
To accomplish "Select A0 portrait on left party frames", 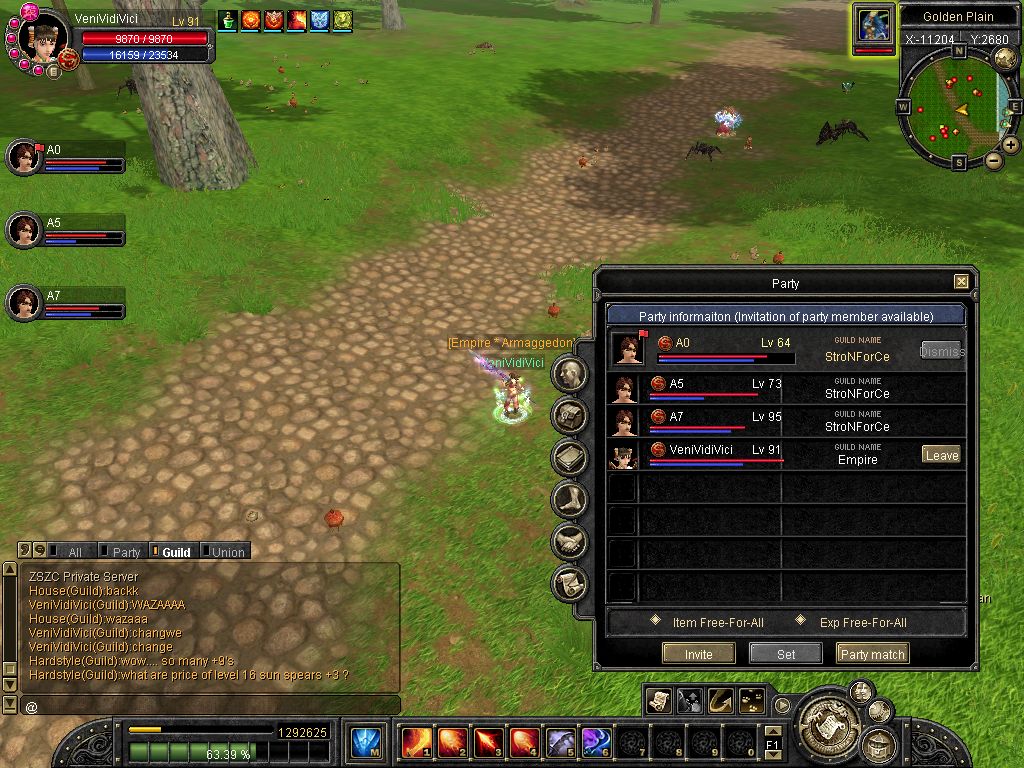I will click(x=23, y=157).
